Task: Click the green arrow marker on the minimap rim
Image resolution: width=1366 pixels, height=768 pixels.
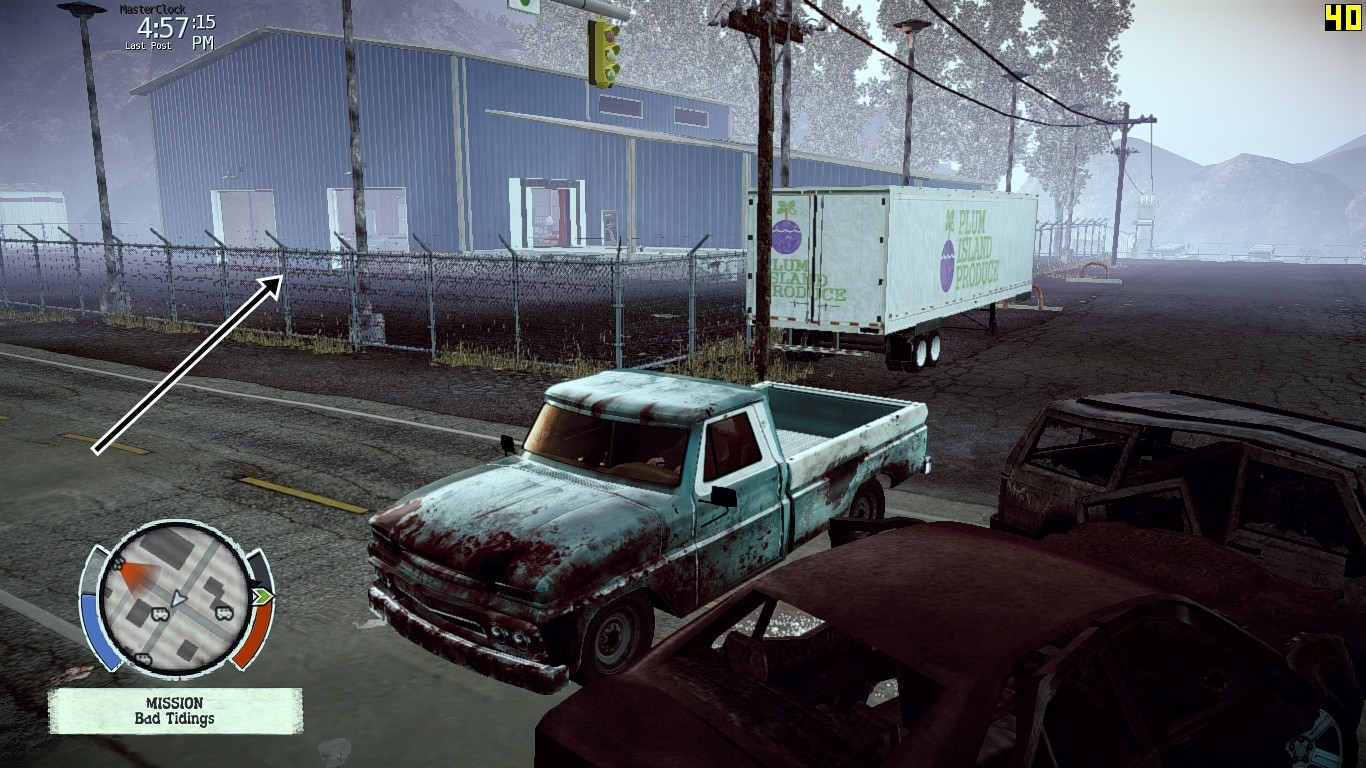Action: pyautogui.click(x=263, y=597)
